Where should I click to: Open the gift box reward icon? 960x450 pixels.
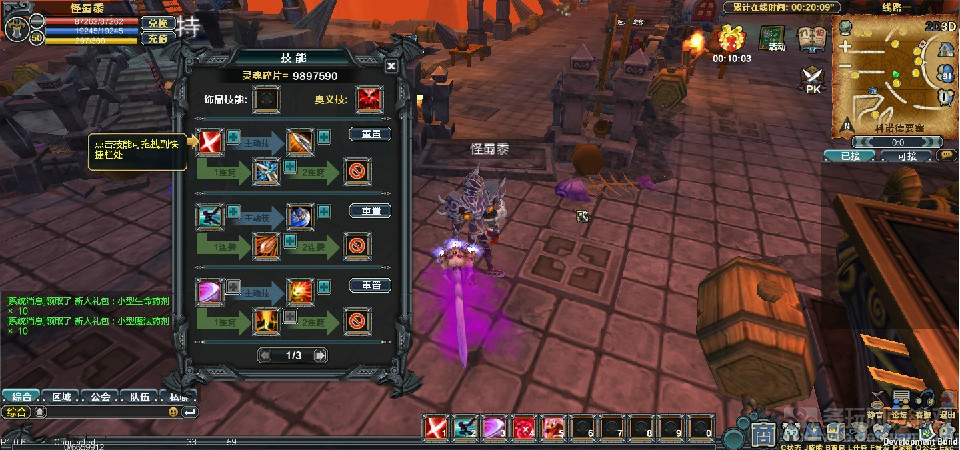732,39
